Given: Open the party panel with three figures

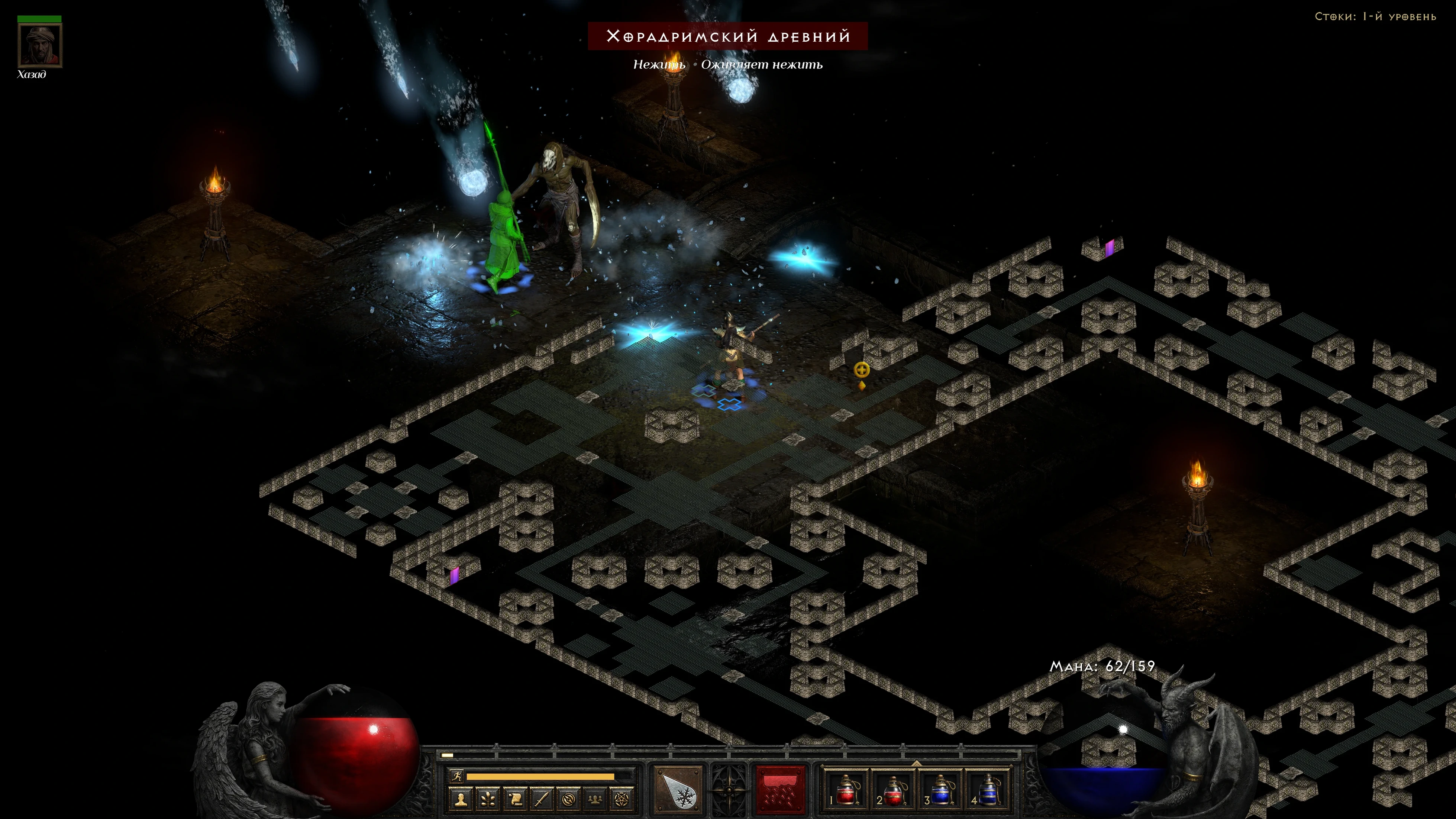Looking at the screenshot, I should point(595,799).
